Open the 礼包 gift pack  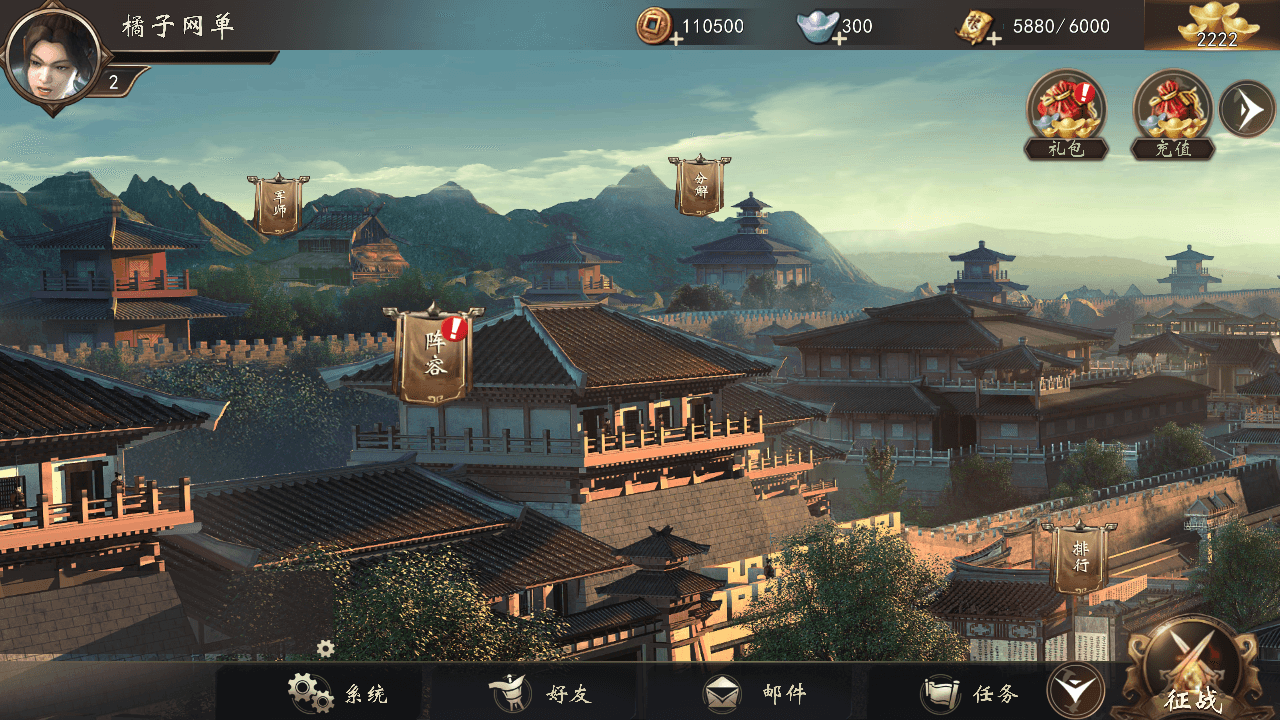tap(1066, 110)
